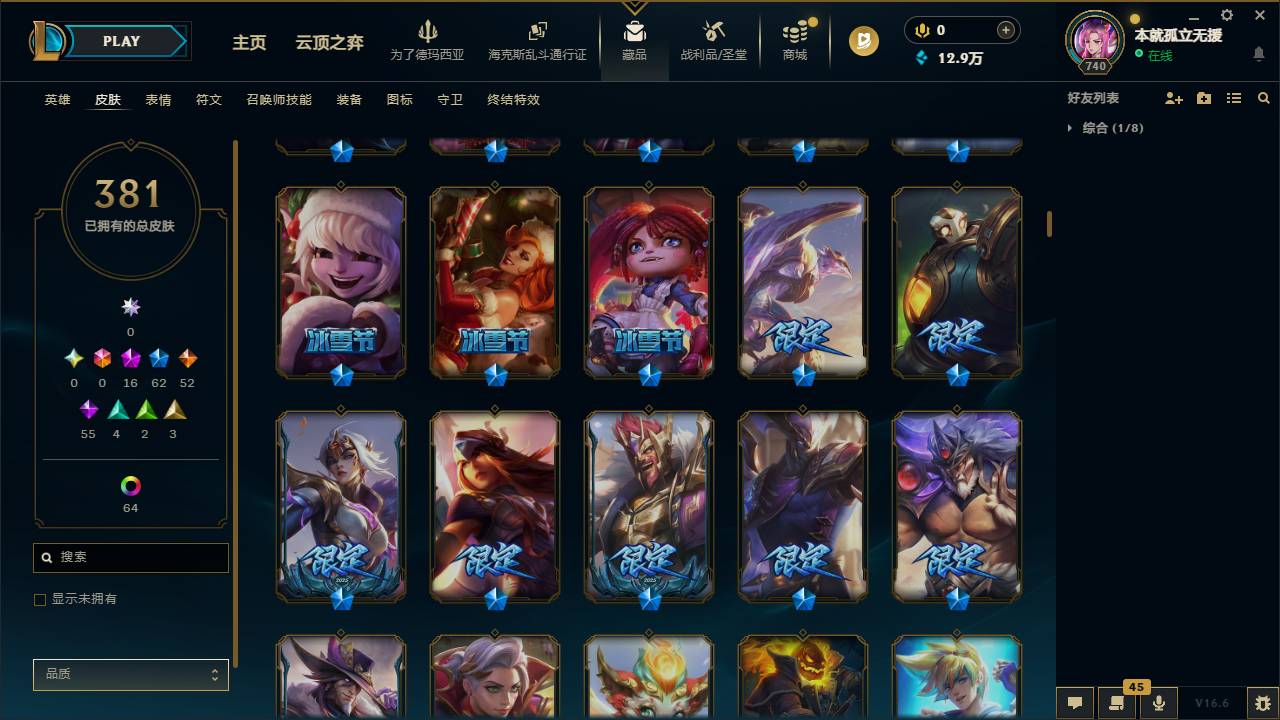Switch to the 英雄 tab
The height and width of the screenshot is (720, 1280).
[57, 99]
